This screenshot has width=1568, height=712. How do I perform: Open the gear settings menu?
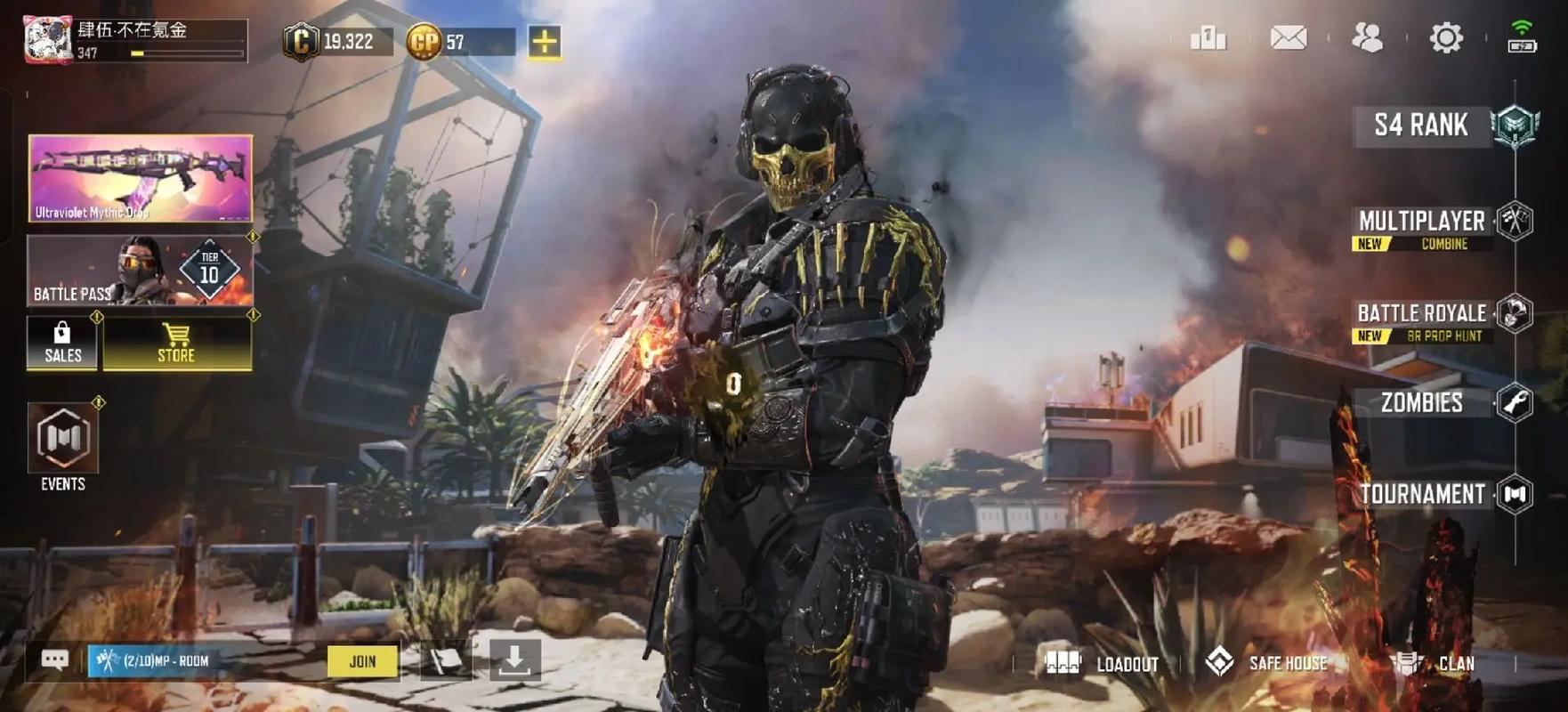point(1445,38)
